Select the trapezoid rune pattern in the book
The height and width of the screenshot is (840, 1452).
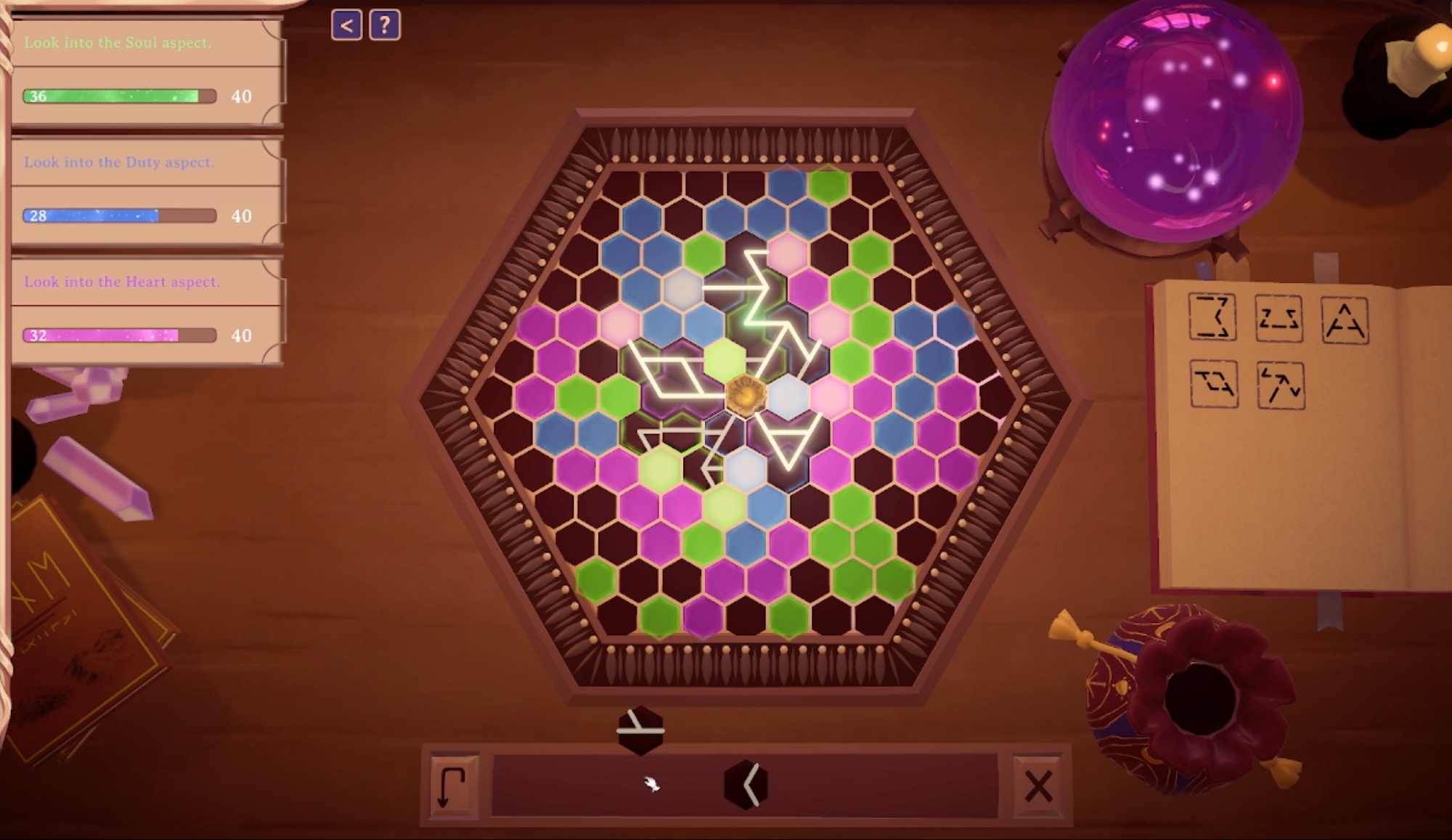(1278, 318)
